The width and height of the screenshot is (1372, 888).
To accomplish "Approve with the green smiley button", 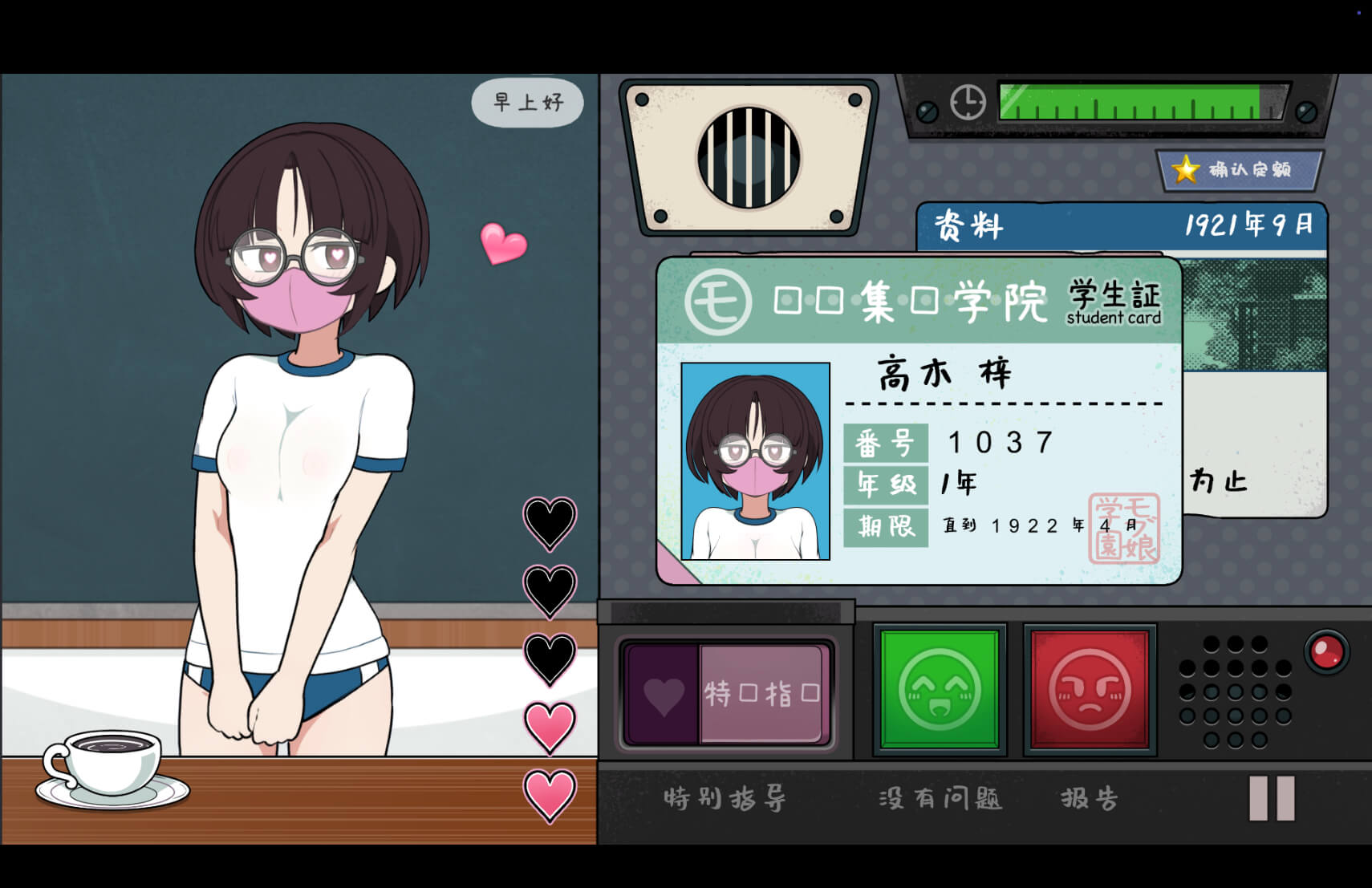I will coord(940,689).
